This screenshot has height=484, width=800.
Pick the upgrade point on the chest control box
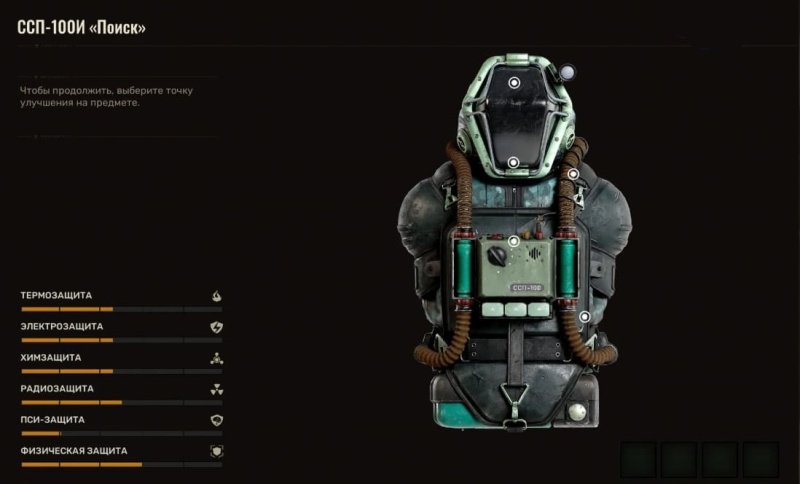click(x=513, y=241)
